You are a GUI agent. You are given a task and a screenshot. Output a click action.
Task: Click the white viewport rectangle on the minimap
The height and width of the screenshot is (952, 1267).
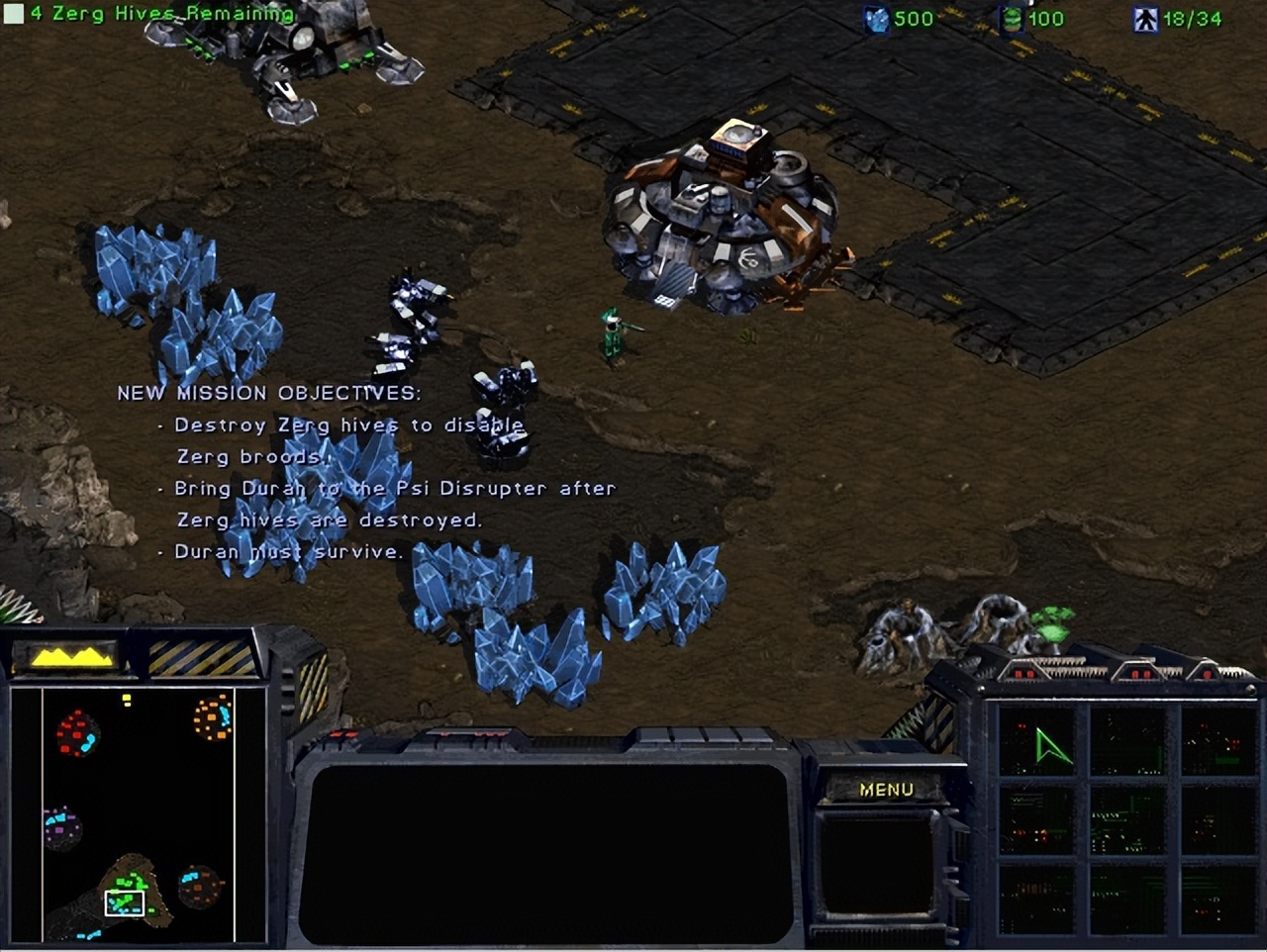pos(125,903)
